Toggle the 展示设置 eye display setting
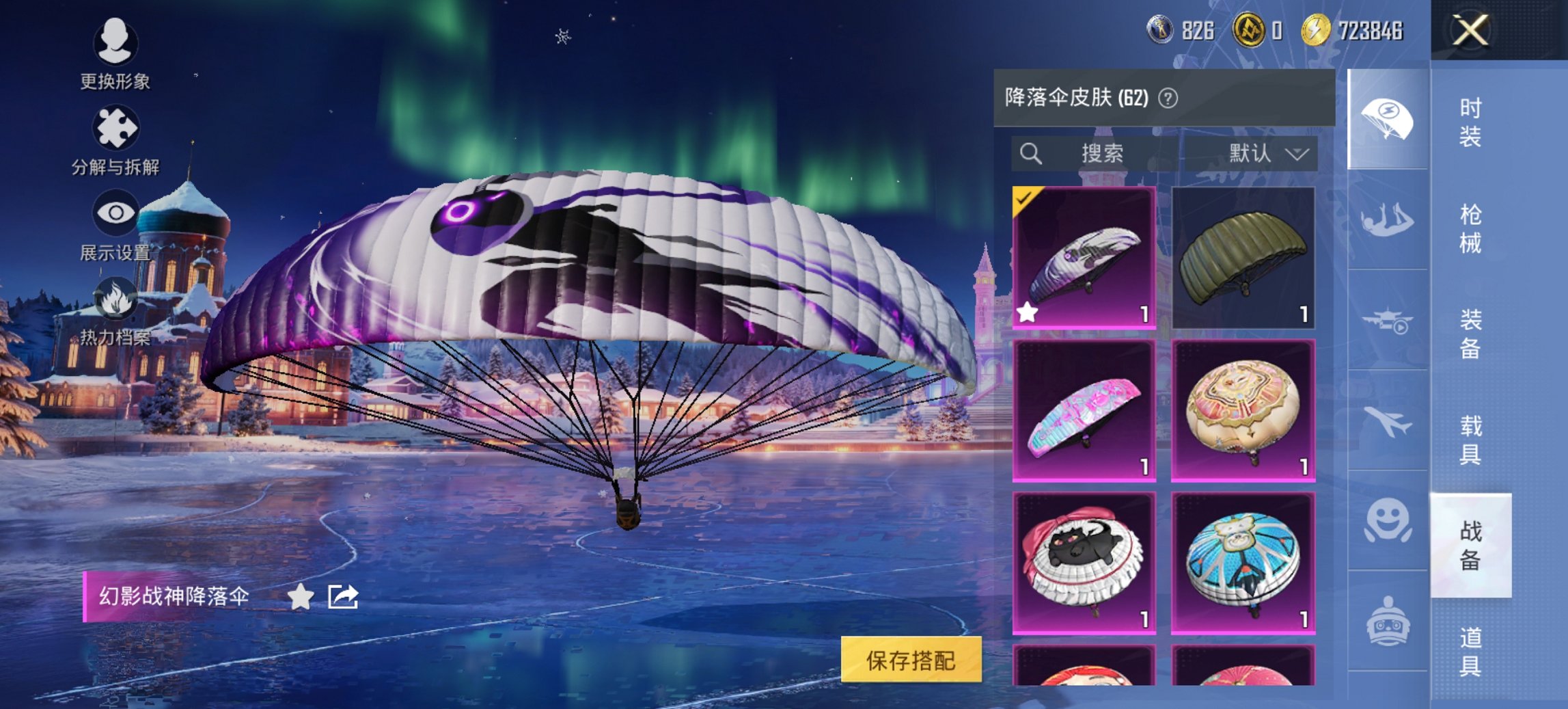 [116, 212]
